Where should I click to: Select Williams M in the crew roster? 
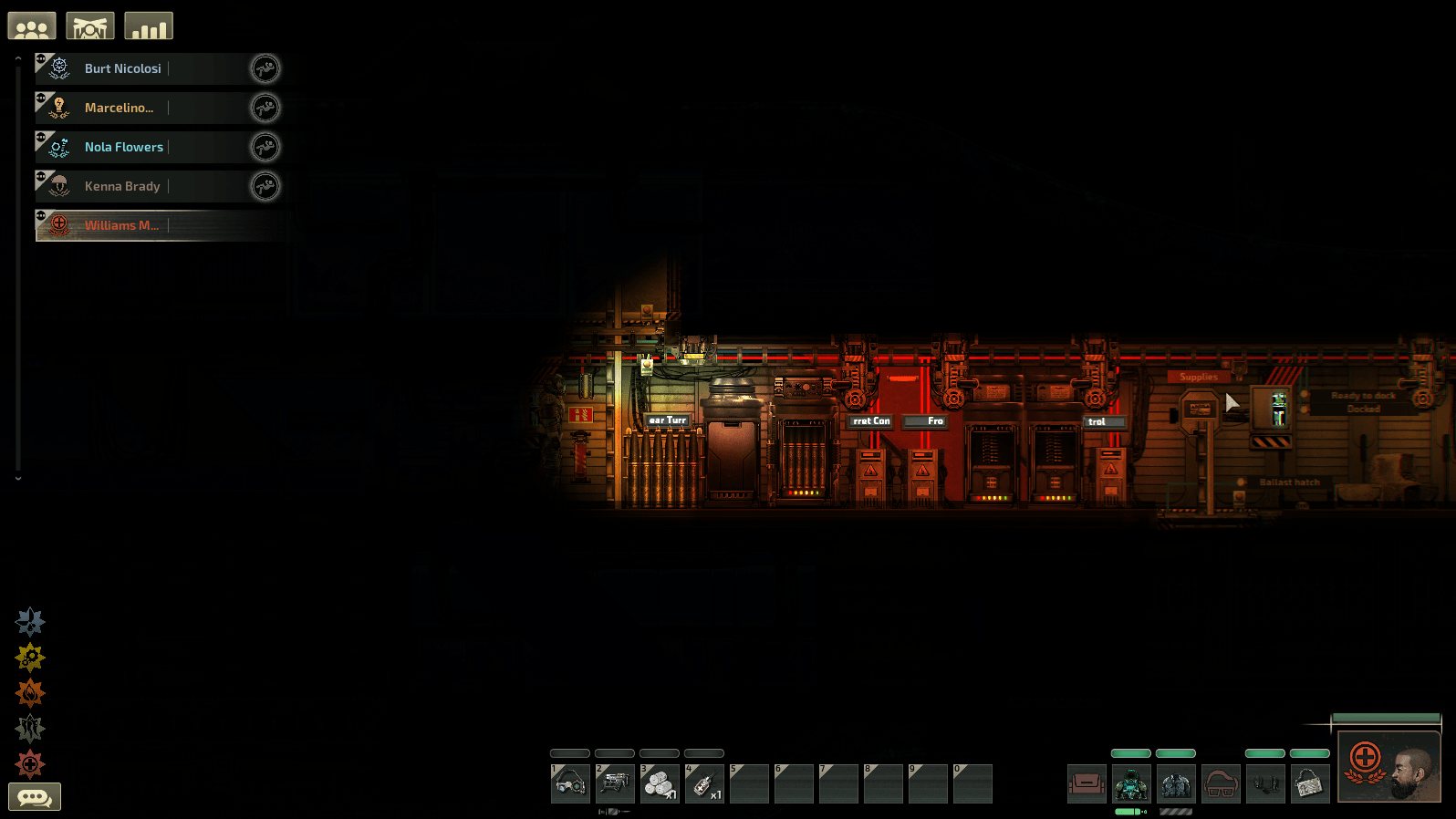(x=121, y=225)
